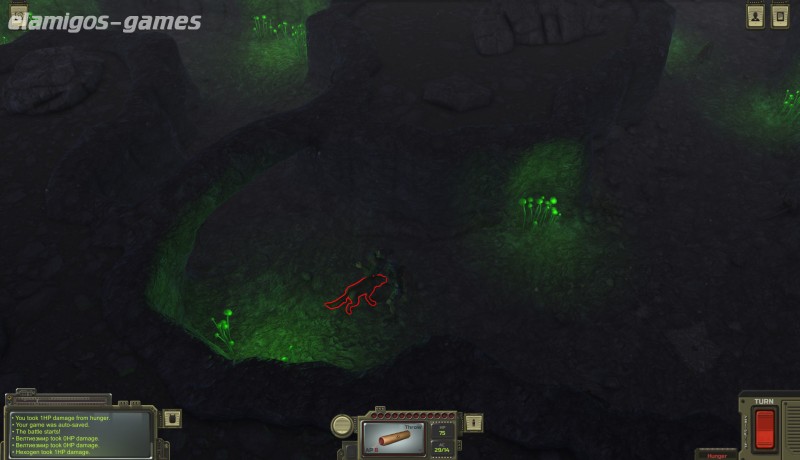Open the character sheet silhouette button
The height and width of the screenshot is (460, 800).
[755, 16]
